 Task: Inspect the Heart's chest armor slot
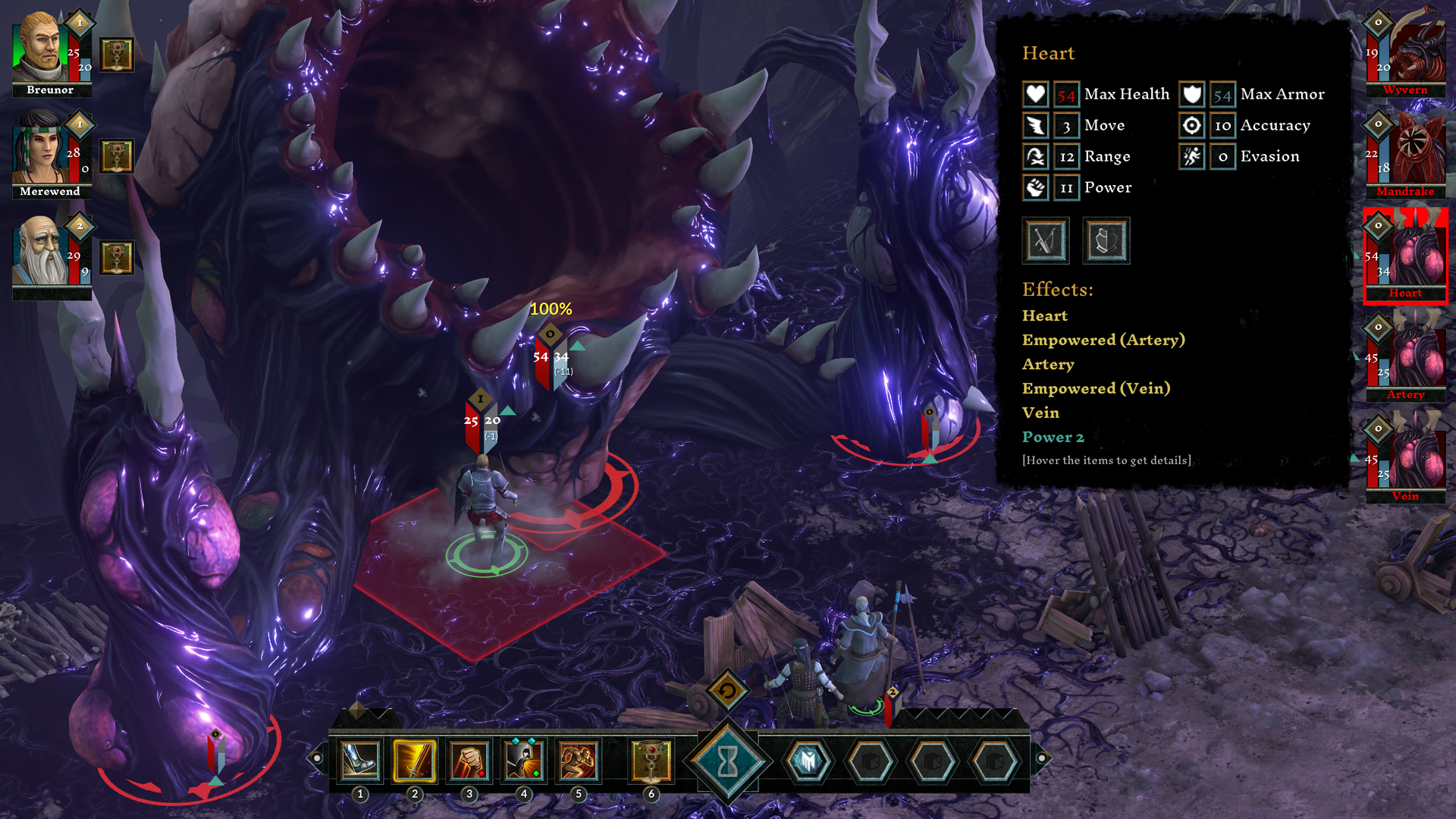pos(1106,241)
